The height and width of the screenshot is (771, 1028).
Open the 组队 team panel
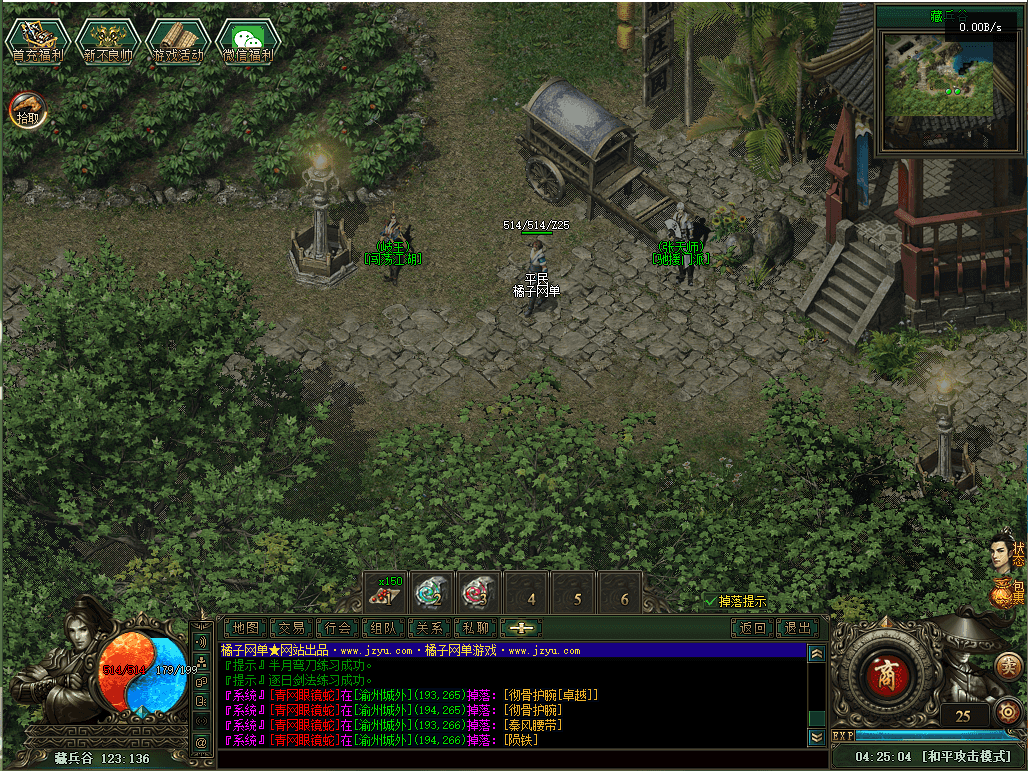384,628
